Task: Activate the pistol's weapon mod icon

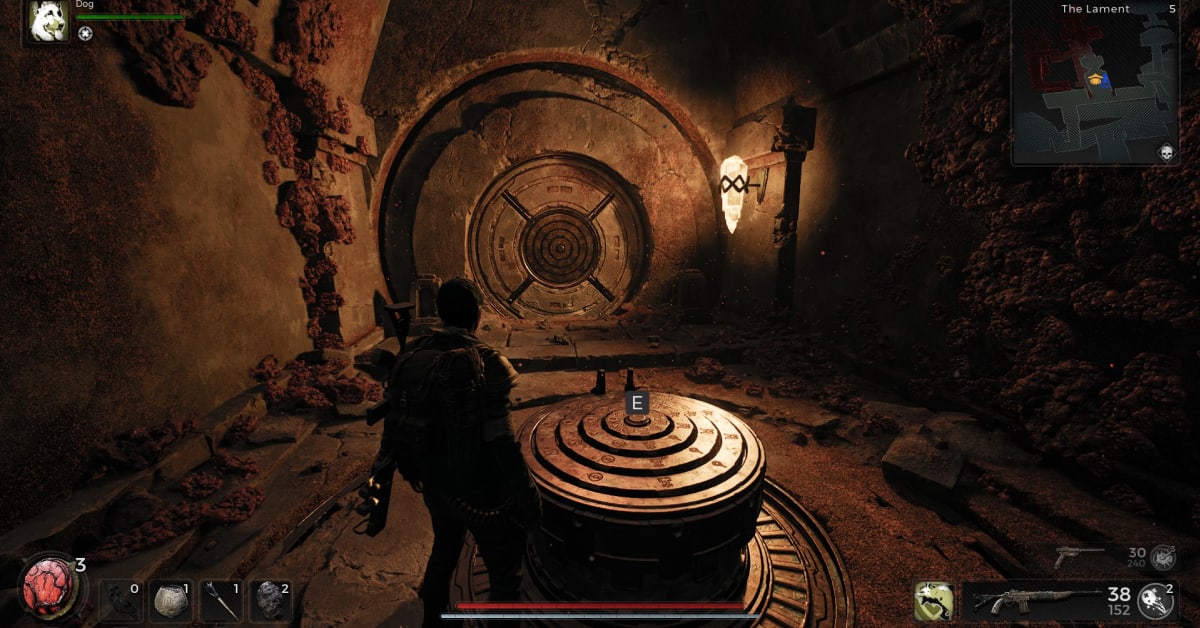Action: [1162, 556]
